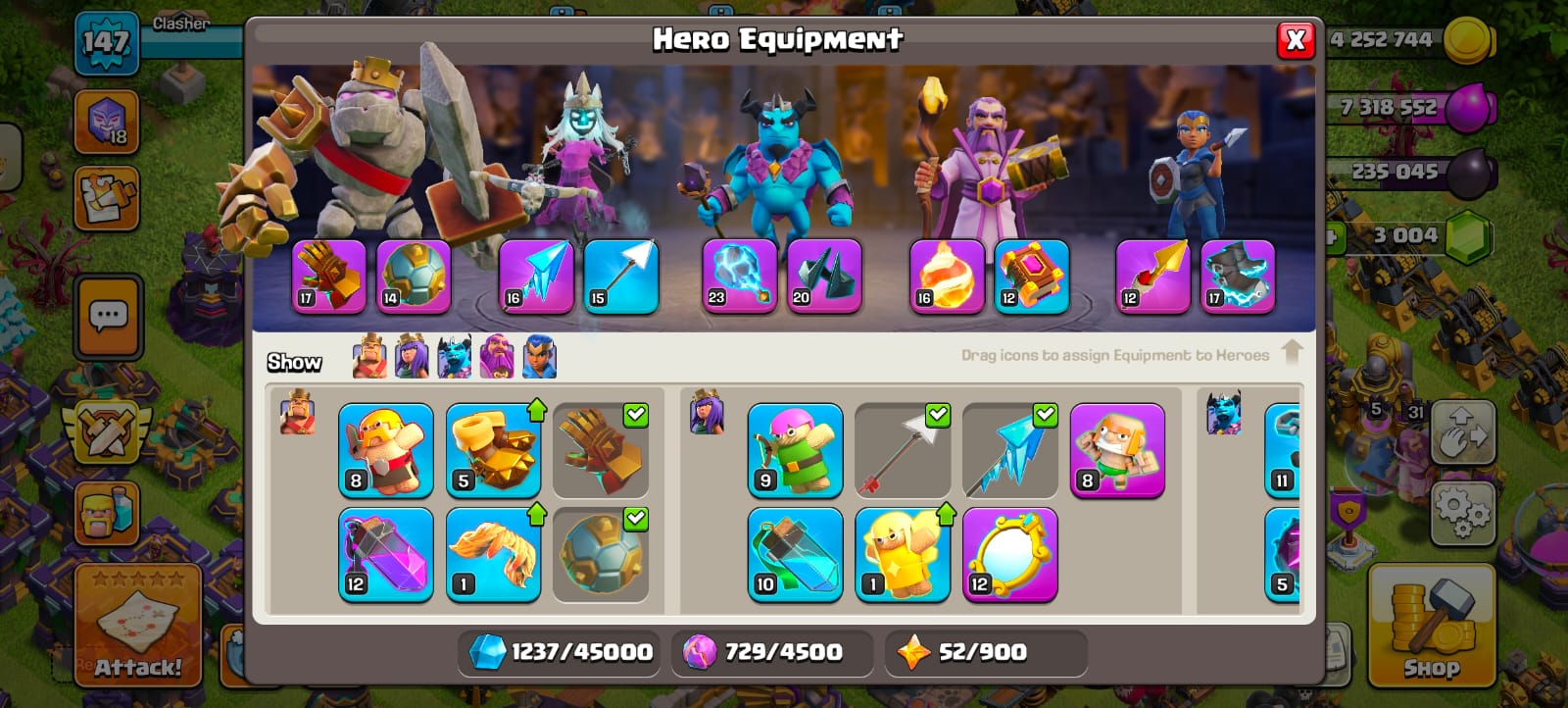Select the Barbarian Puppet equipment

385,450
